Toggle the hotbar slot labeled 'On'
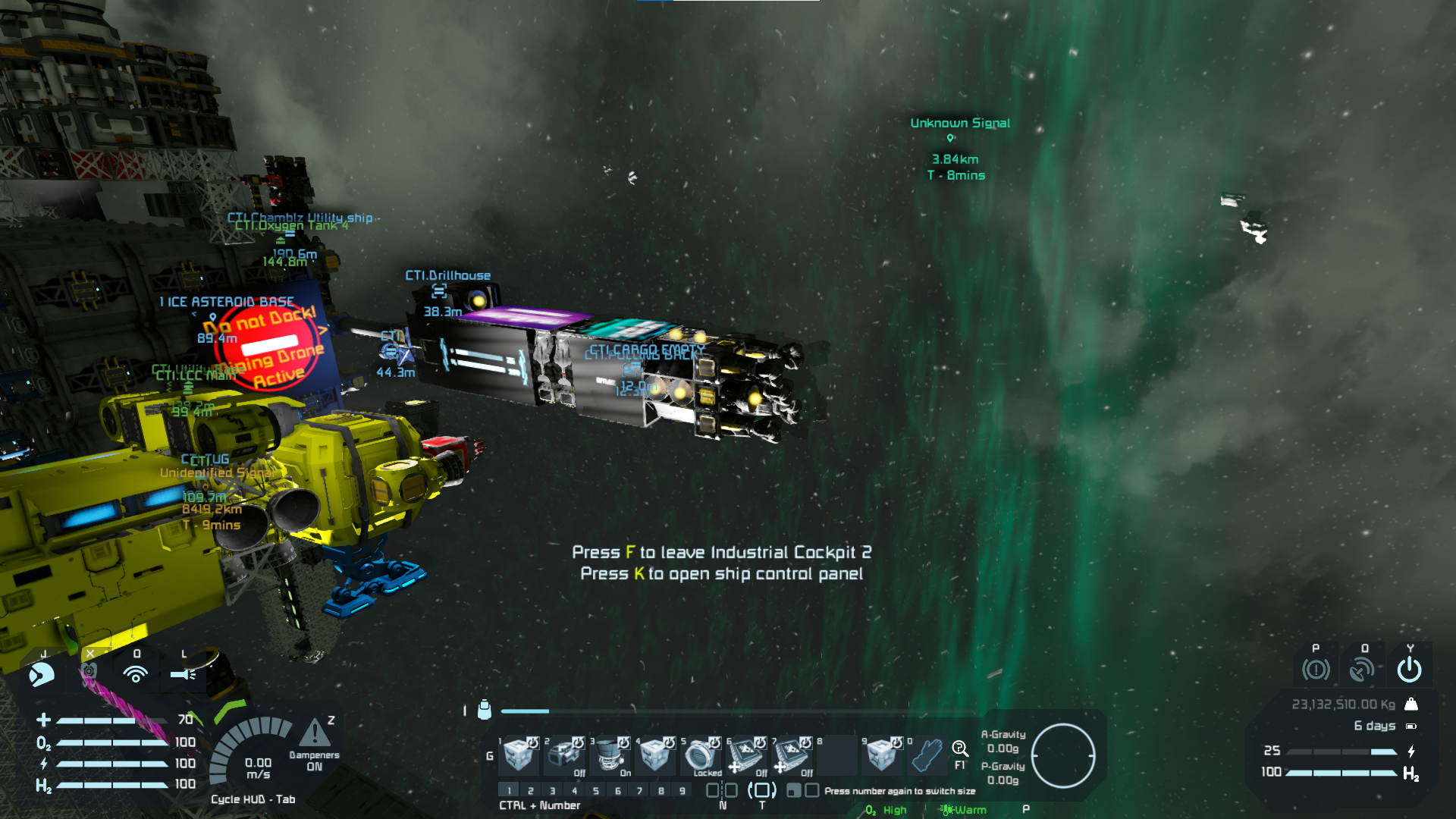Viewport: 1456px width, 819px height. click(610, 755)
